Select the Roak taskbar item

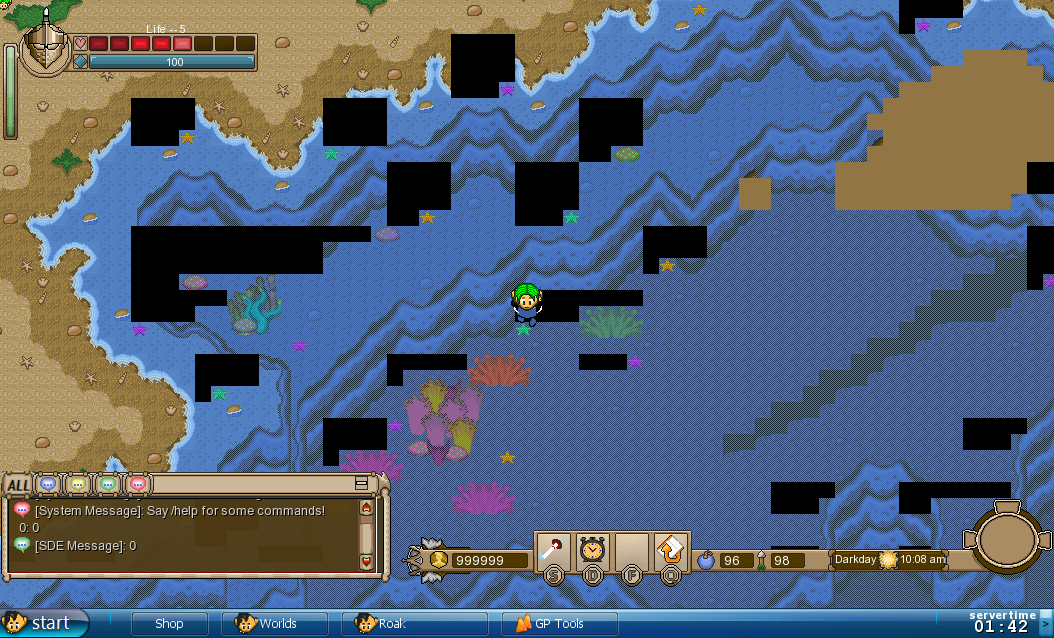[x=414, y=624]
